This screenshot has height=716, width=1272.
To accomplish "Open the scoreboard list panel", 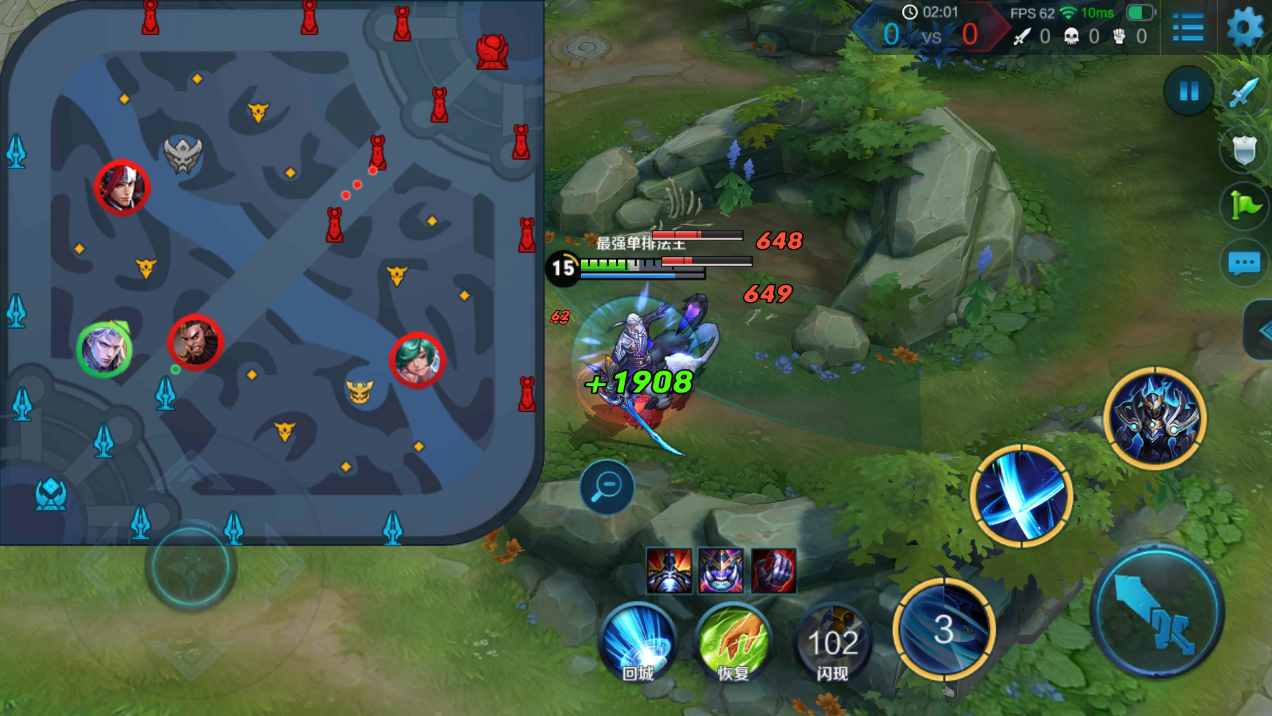I will point(1188,28).
